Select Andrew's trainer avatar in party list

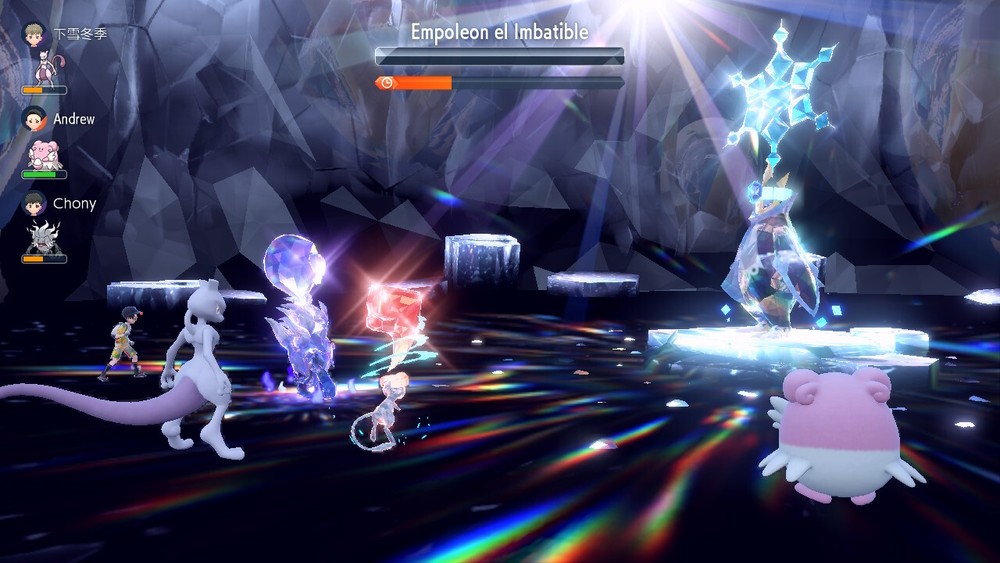pyautogui.click(x=36, y=118)
